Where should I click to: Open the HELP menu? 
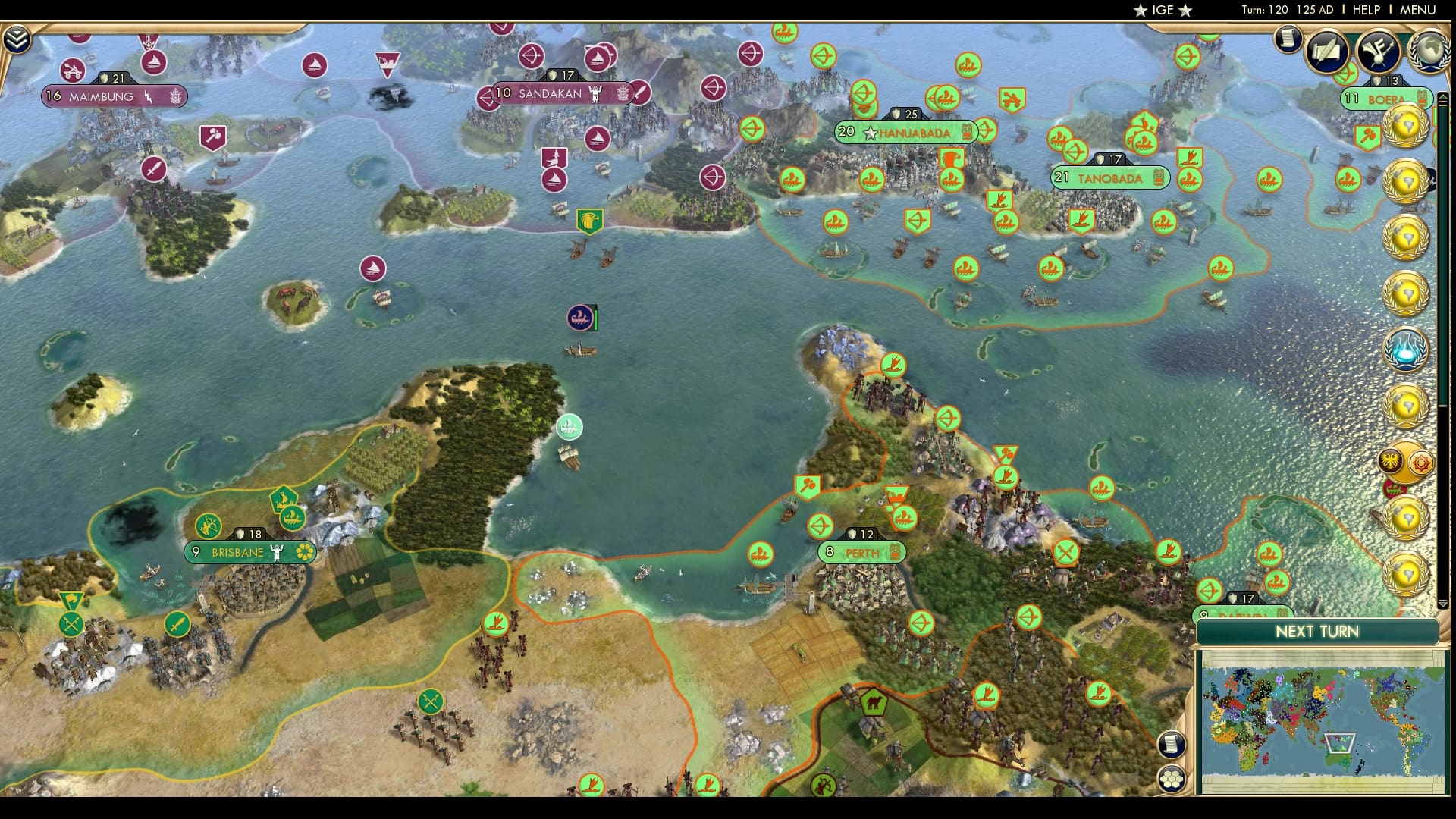coord(1365,10)
